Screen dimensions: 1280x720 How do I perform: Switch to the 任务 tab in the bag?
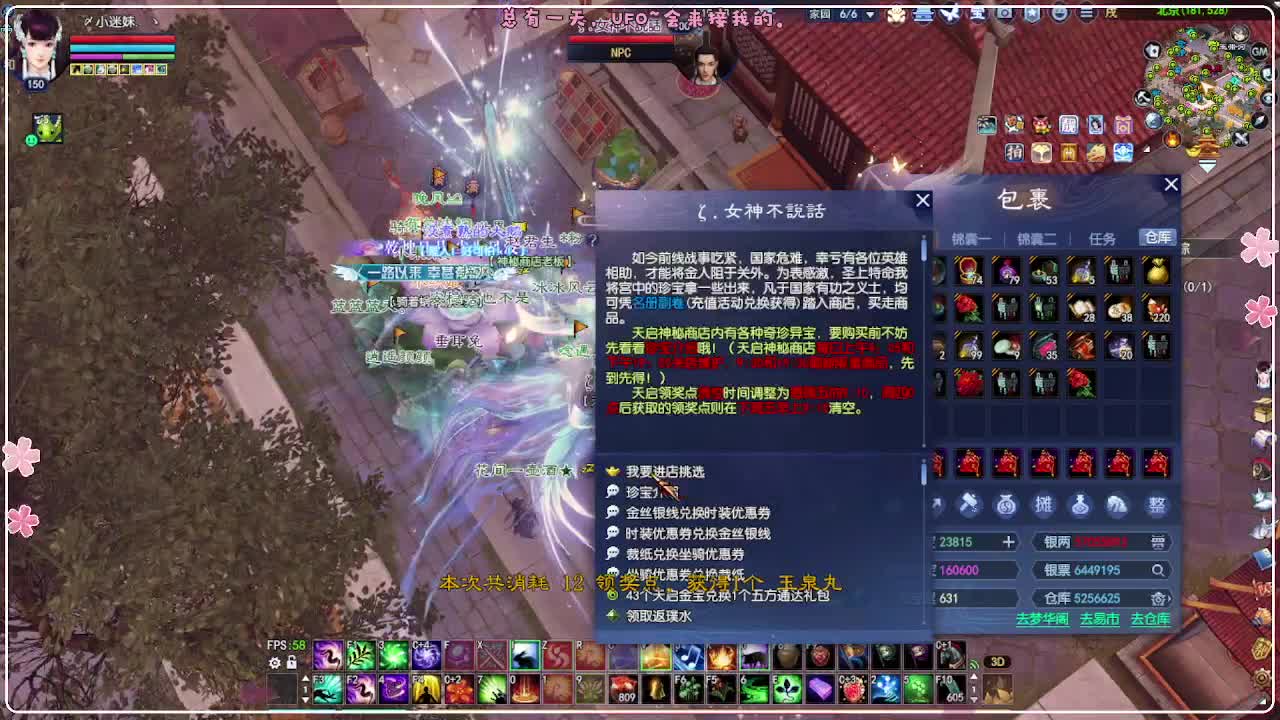pyautogui.click(x=1104, y=238)
